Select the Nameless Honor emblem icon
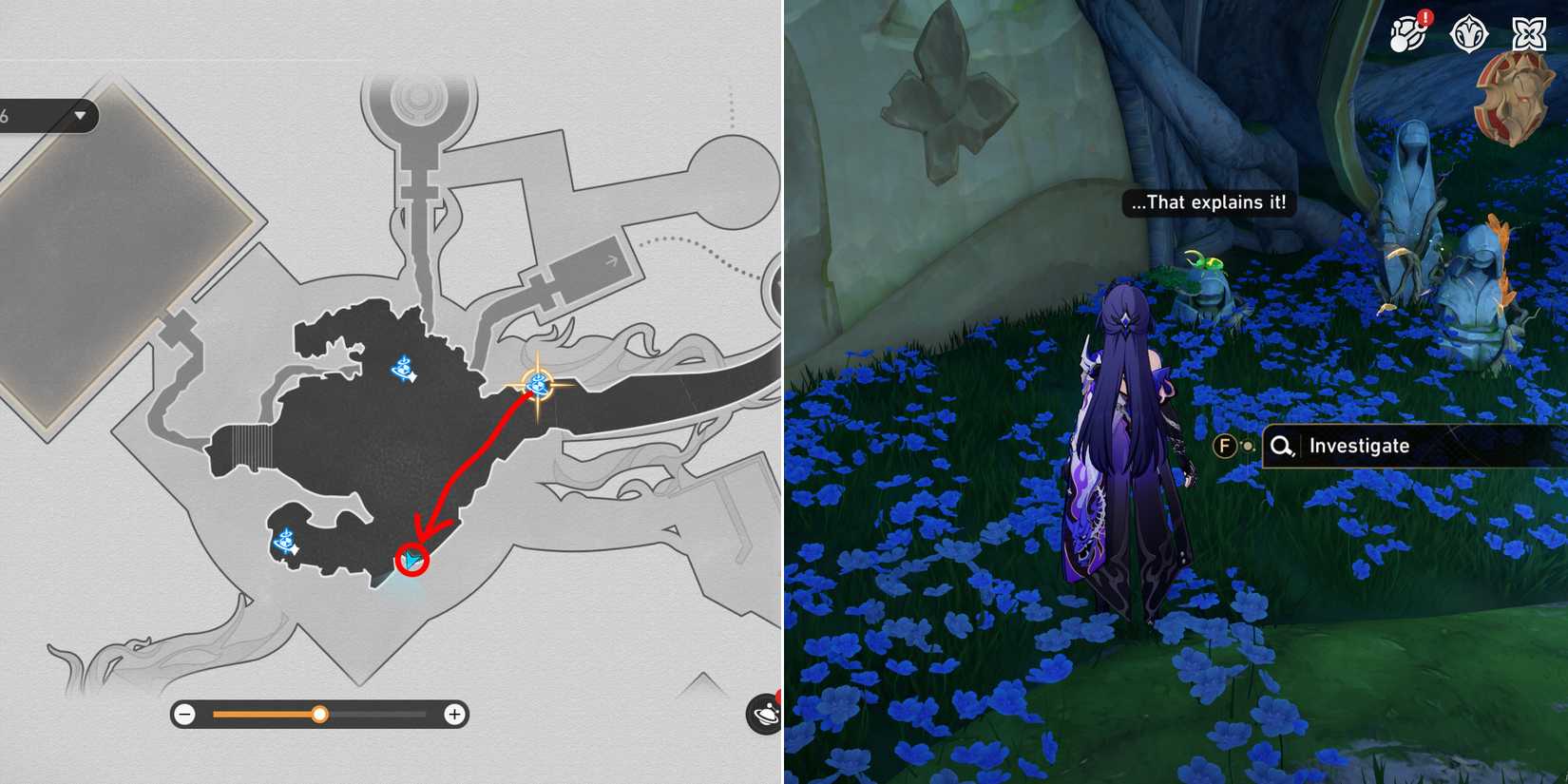Image resolution: width=1568 pixels, height=784 pixels. click(1468, 31)
